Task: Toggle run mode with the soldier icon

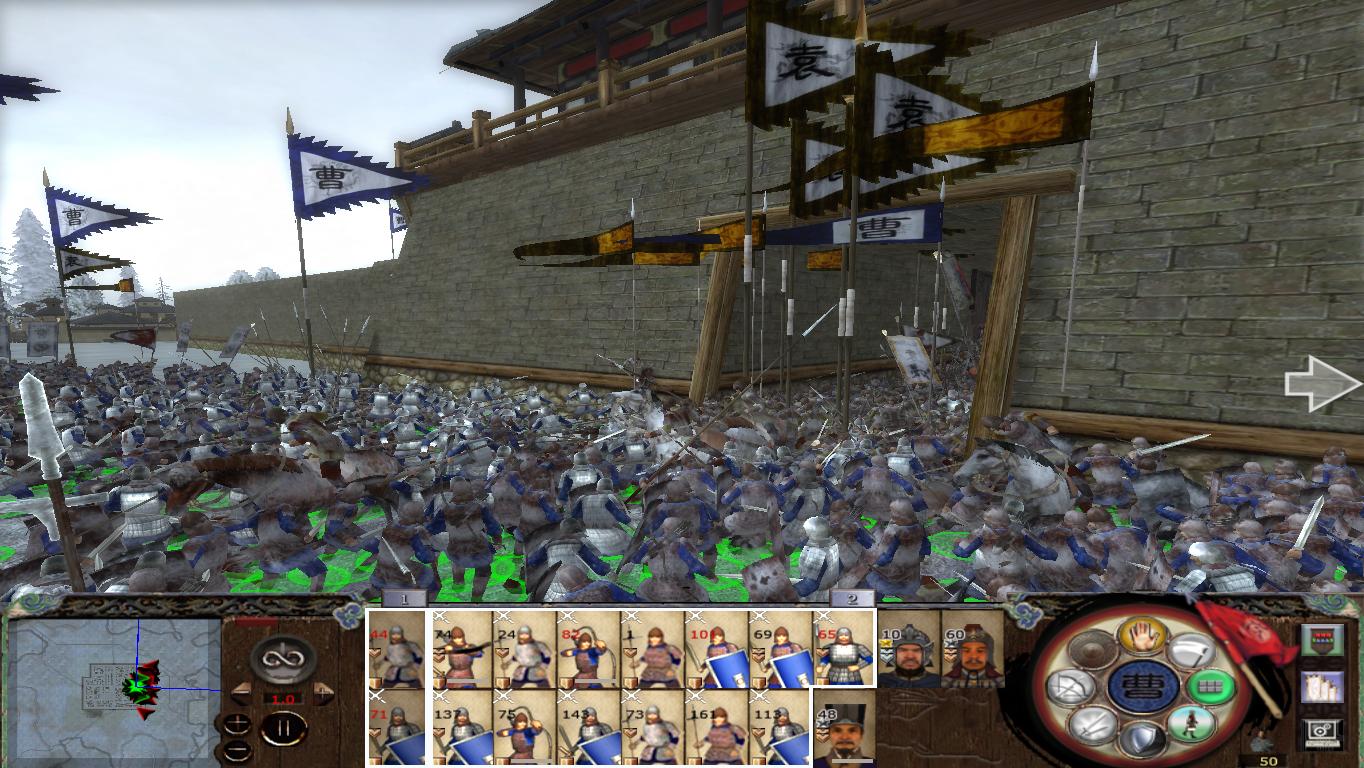Action: (x=1189, y=723)
